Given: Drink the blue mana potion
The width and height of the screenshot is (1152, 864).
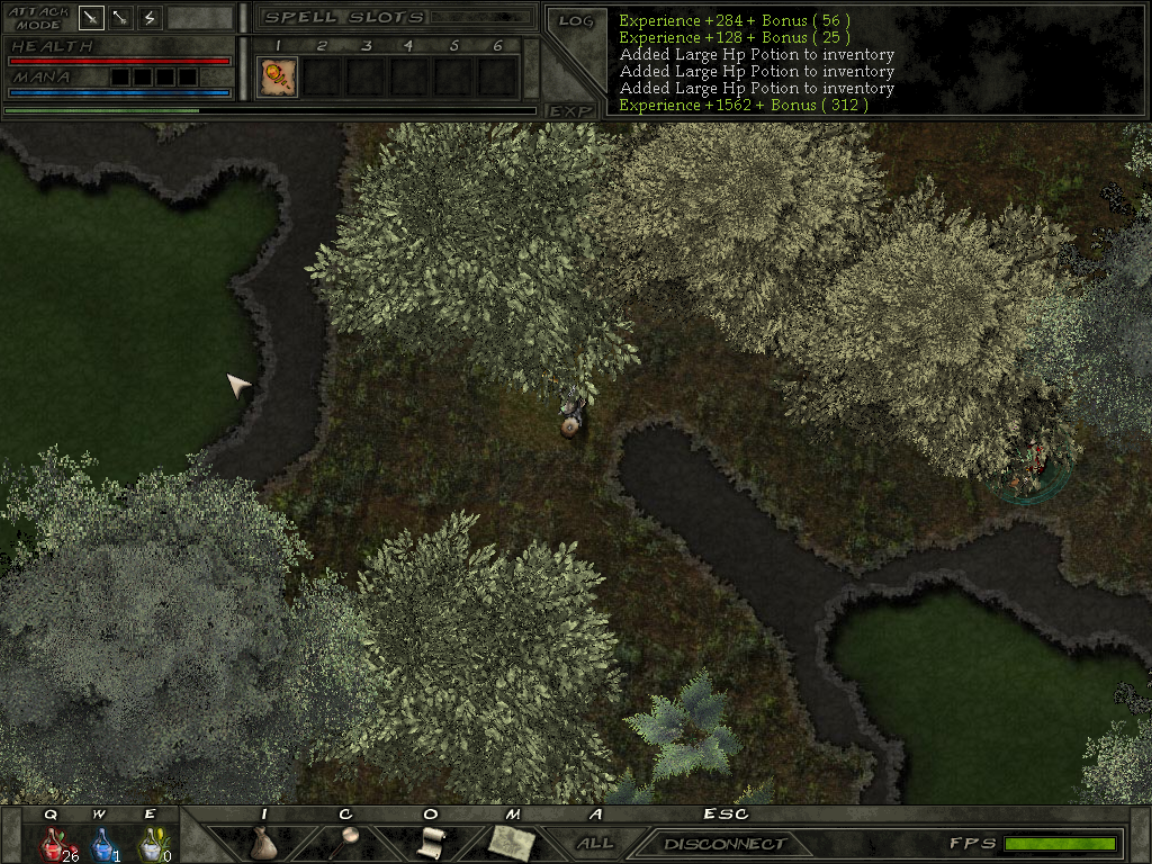Looking at the screenshot, I should 102,845.
